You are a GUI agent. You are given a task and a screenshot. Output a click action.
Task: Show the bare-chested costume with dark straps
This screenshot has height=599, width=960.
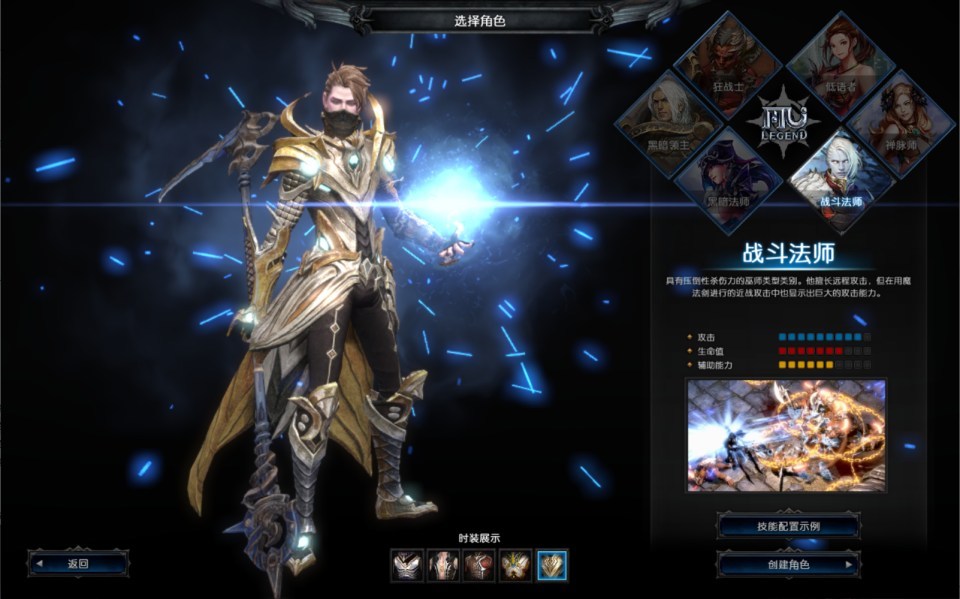(442, 566)
